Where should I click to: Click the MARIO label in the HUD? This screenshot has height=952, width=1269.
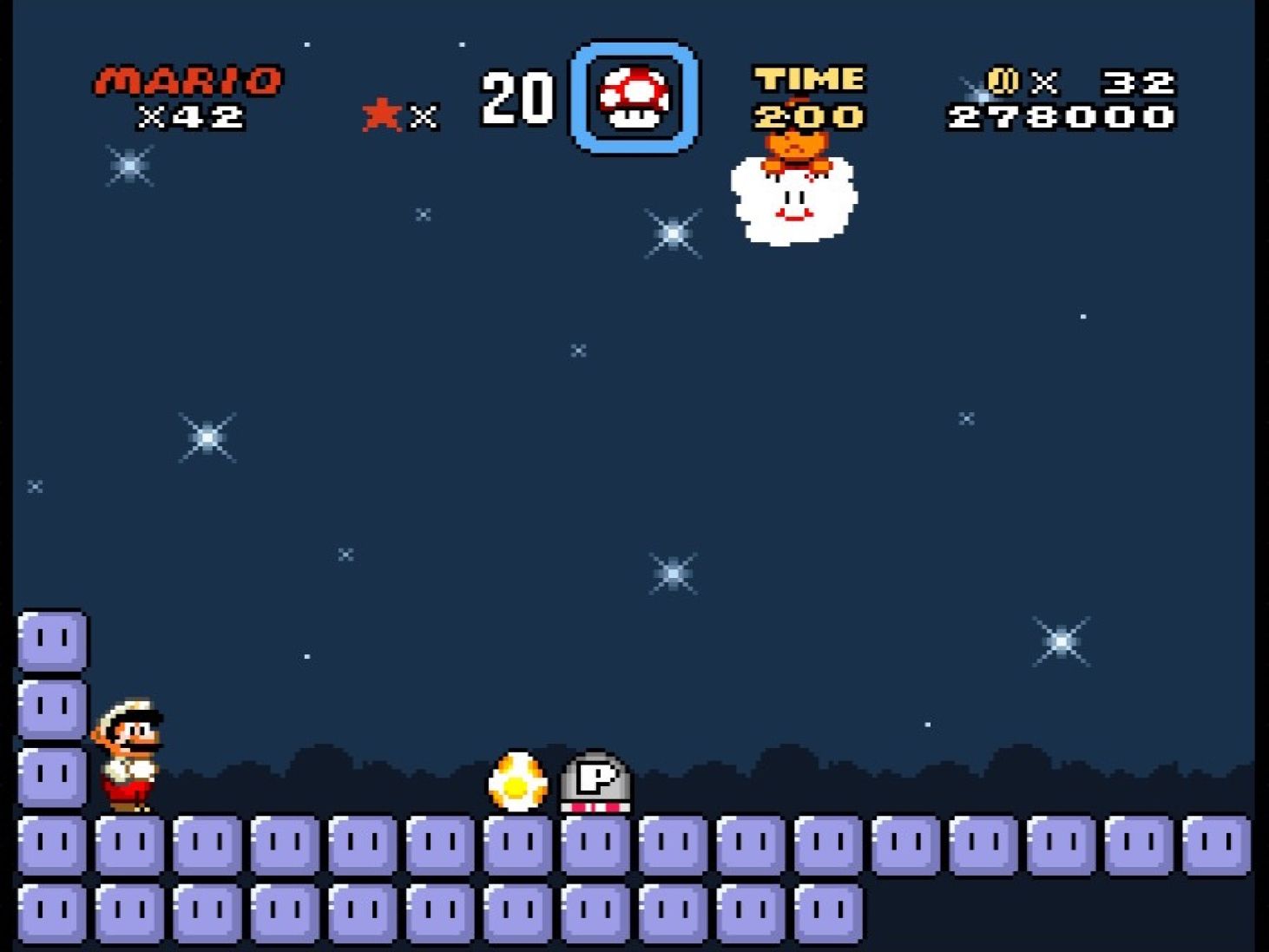pos(187,80)
